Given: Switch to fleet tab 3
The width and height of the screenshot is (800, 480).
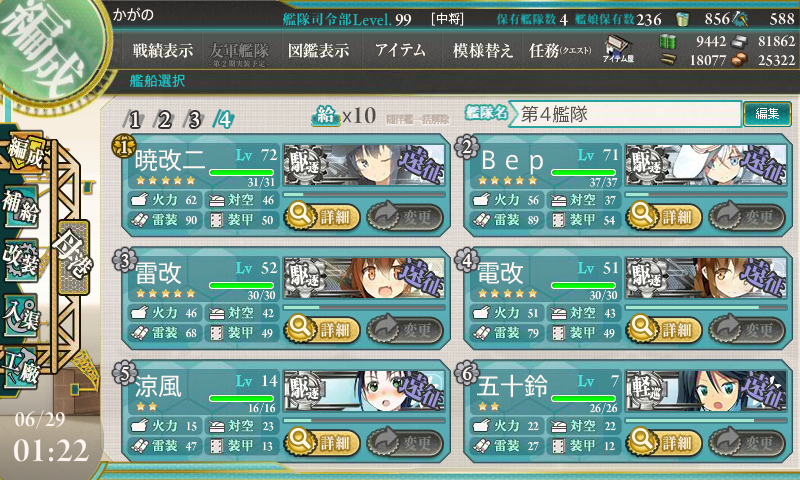Looking at the screenshot, I should pos(194,119).
